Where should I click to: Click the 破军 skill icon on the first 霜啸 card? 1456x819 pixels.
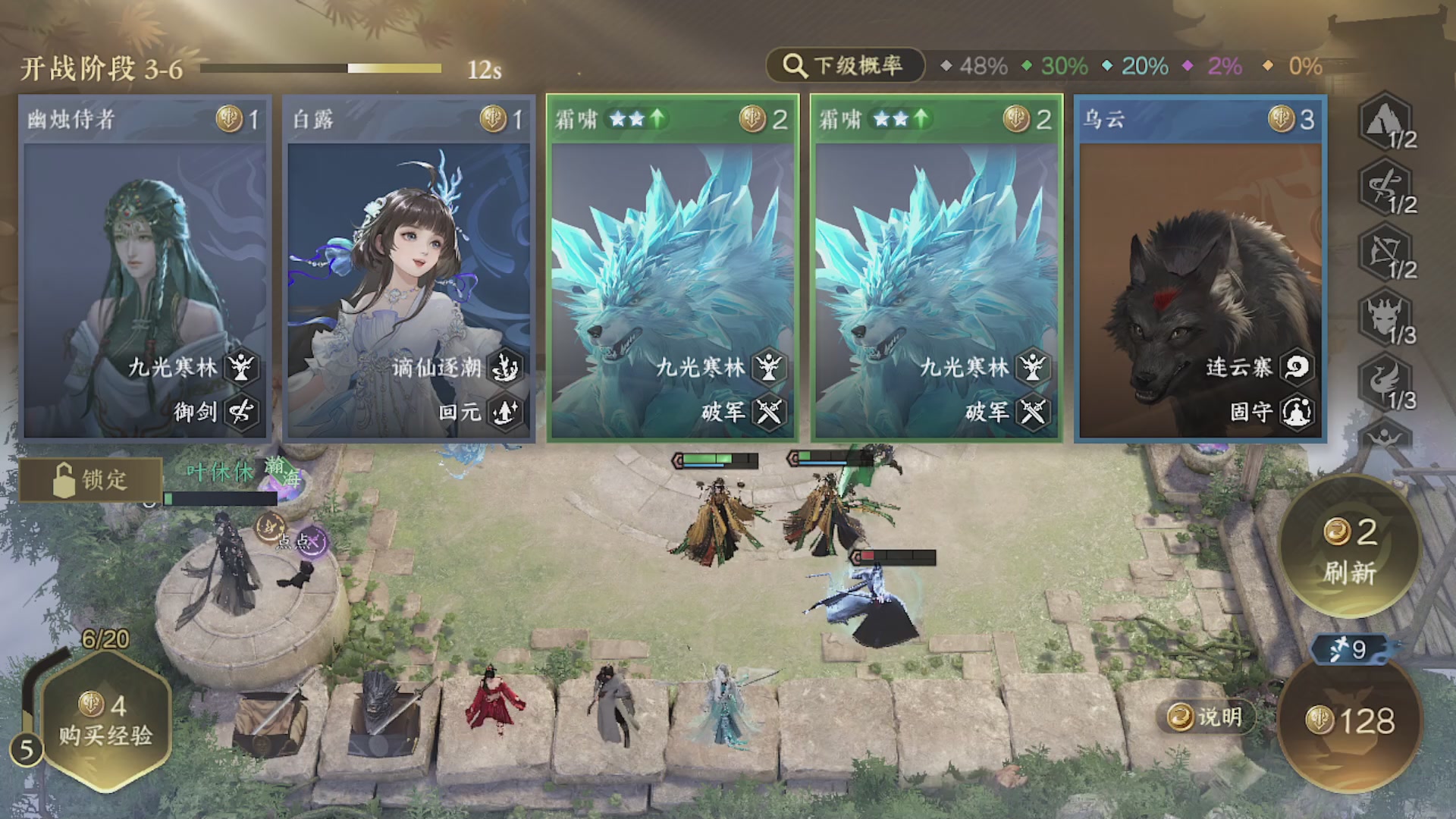coord(770,414)
